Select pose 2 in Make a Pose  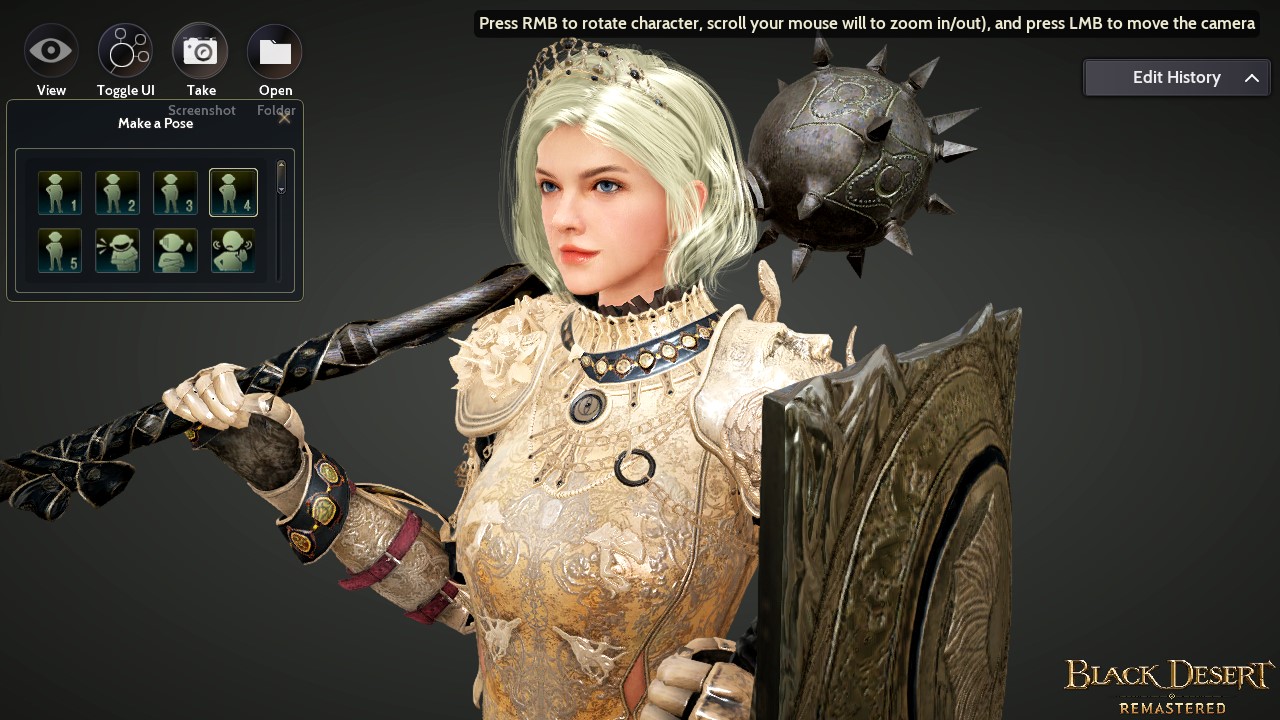pyautogui.click(x=117, y=192)
